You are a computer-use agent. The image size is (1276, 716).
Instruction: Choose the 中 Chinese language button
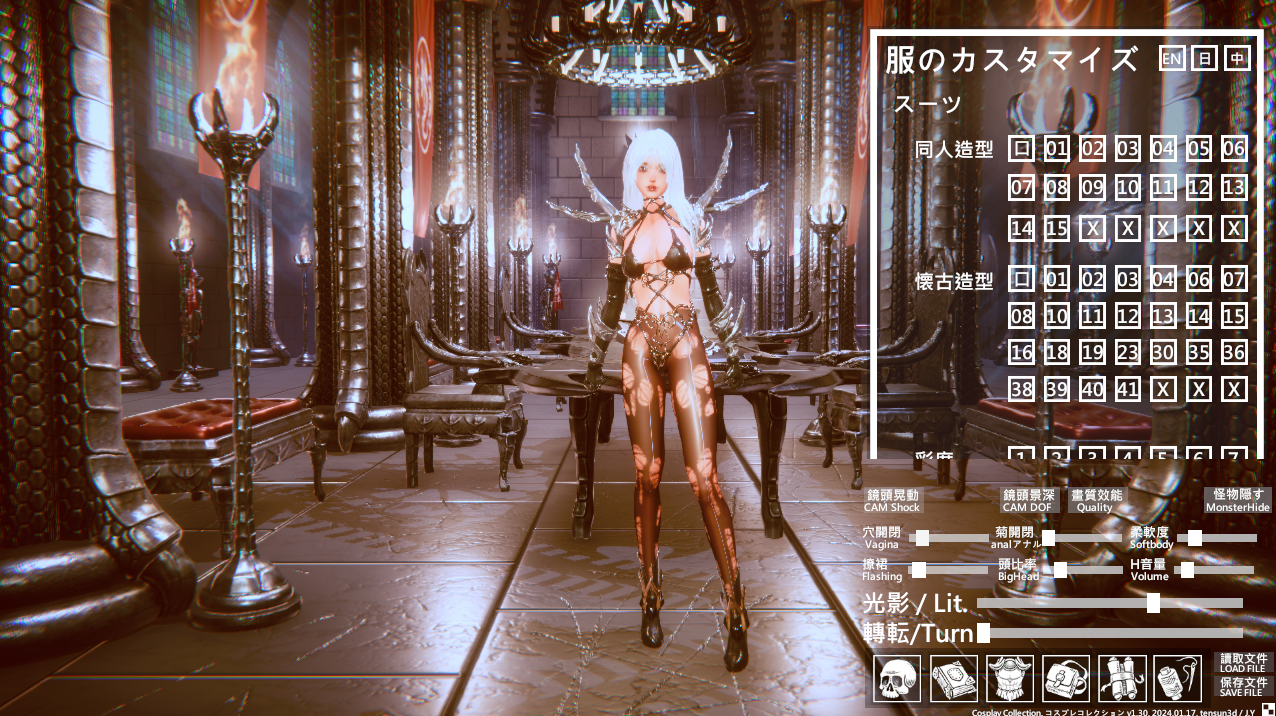pyautogui.click(x=1238, y=59)
